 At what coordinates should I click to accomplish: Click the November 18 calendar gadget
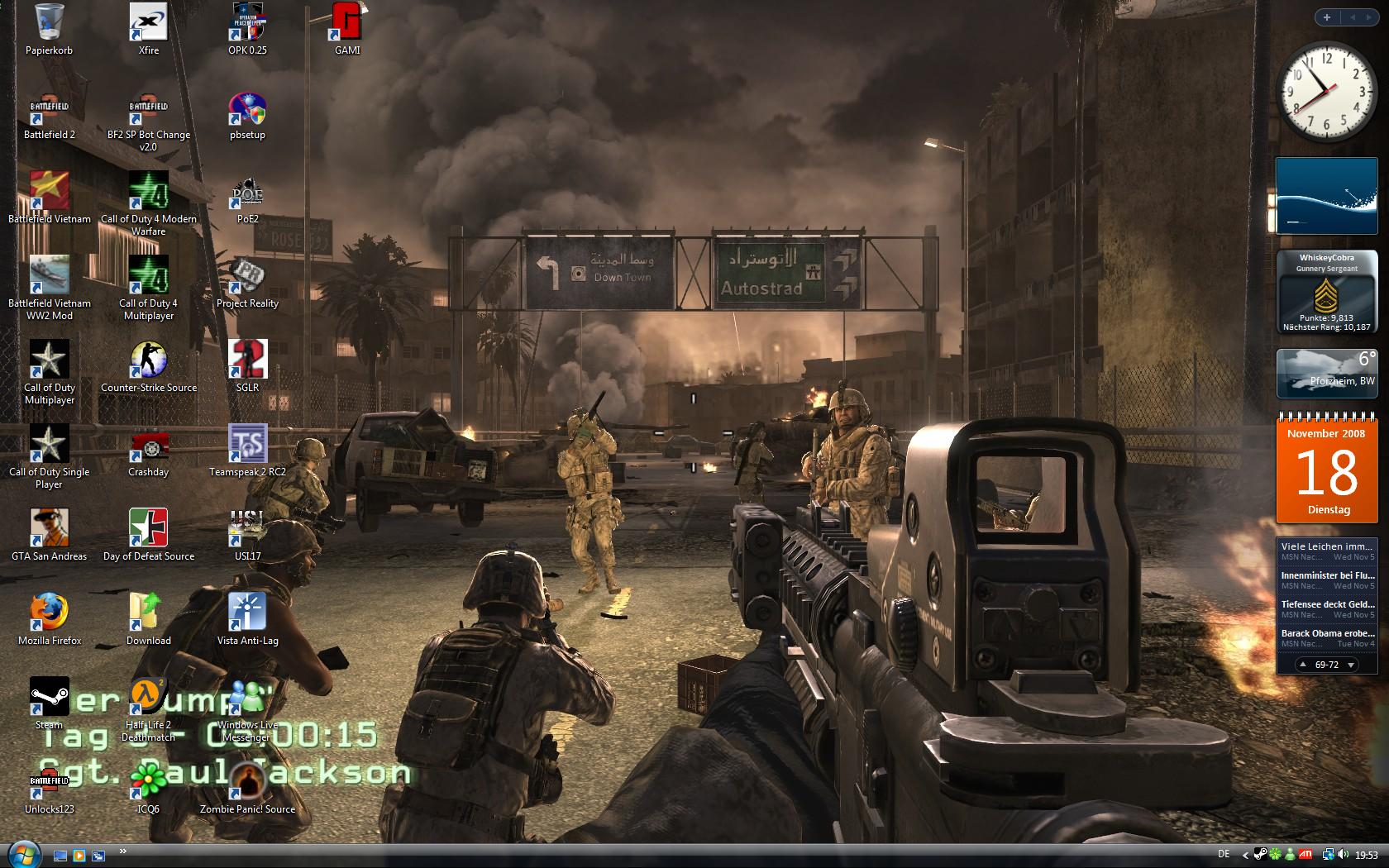click(1328, 470)
